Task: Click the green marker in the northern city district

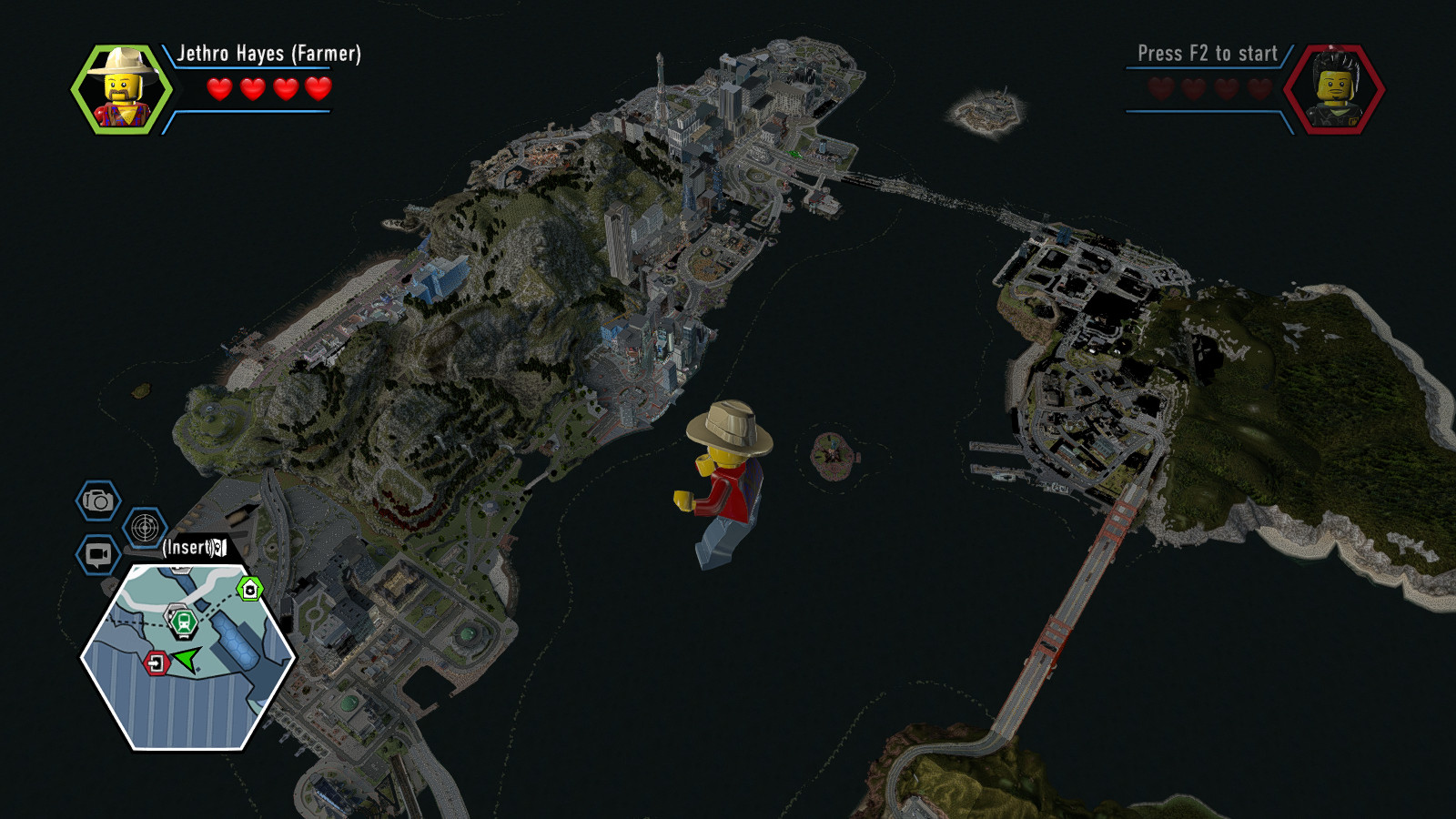Action: click(794, 153)
